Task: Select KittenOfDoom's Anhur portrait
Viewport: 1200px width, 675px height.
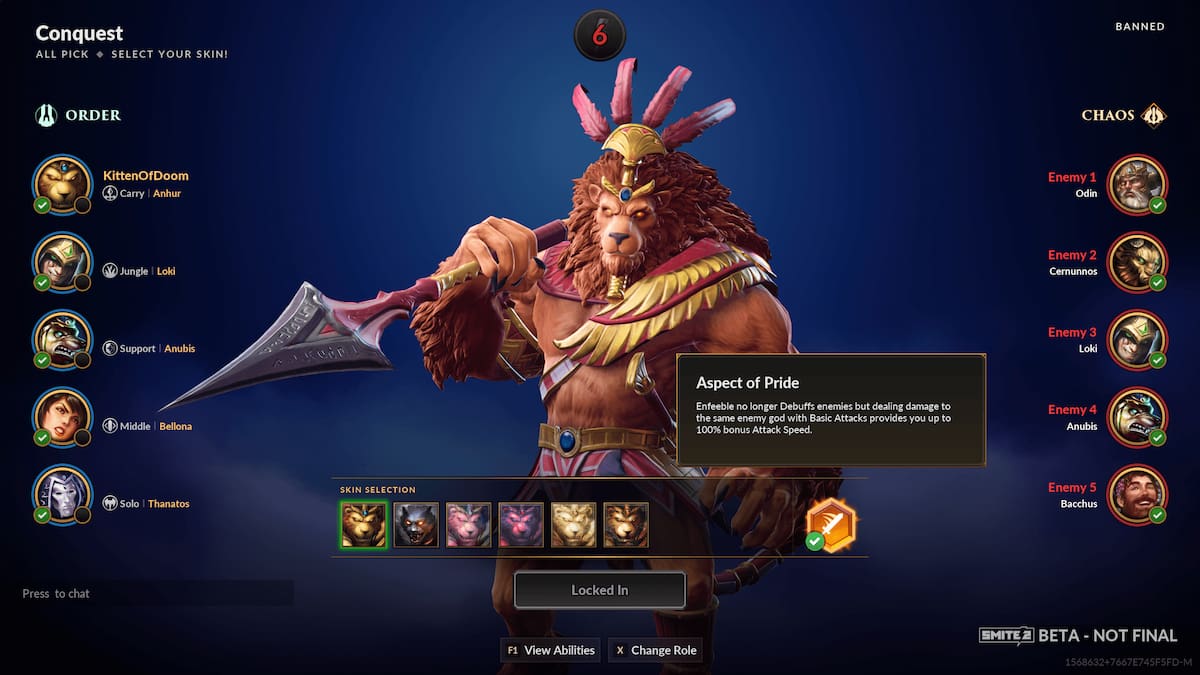Action: pos(62,184)
